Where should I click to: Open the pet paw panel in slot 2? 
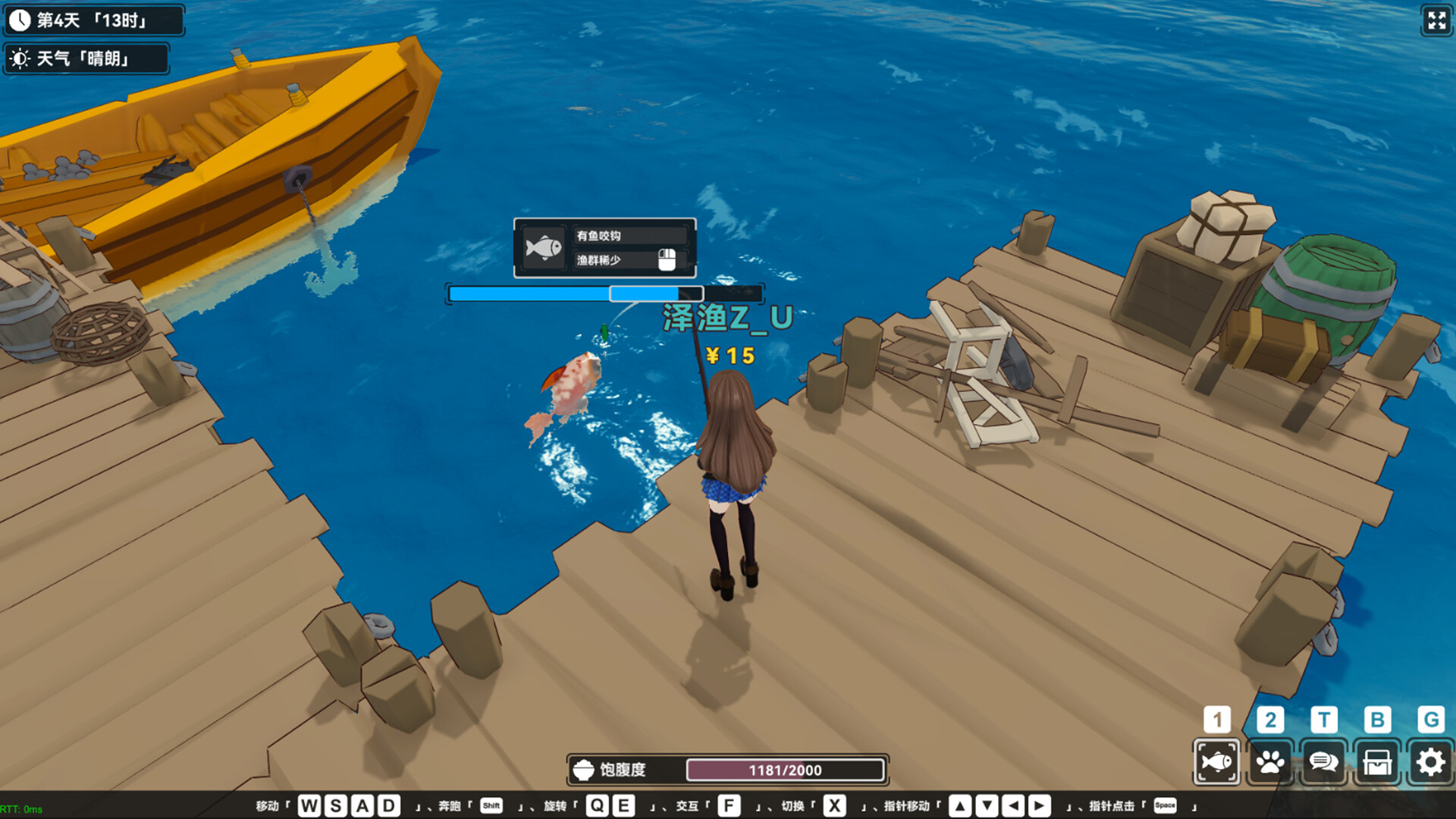1270,761
